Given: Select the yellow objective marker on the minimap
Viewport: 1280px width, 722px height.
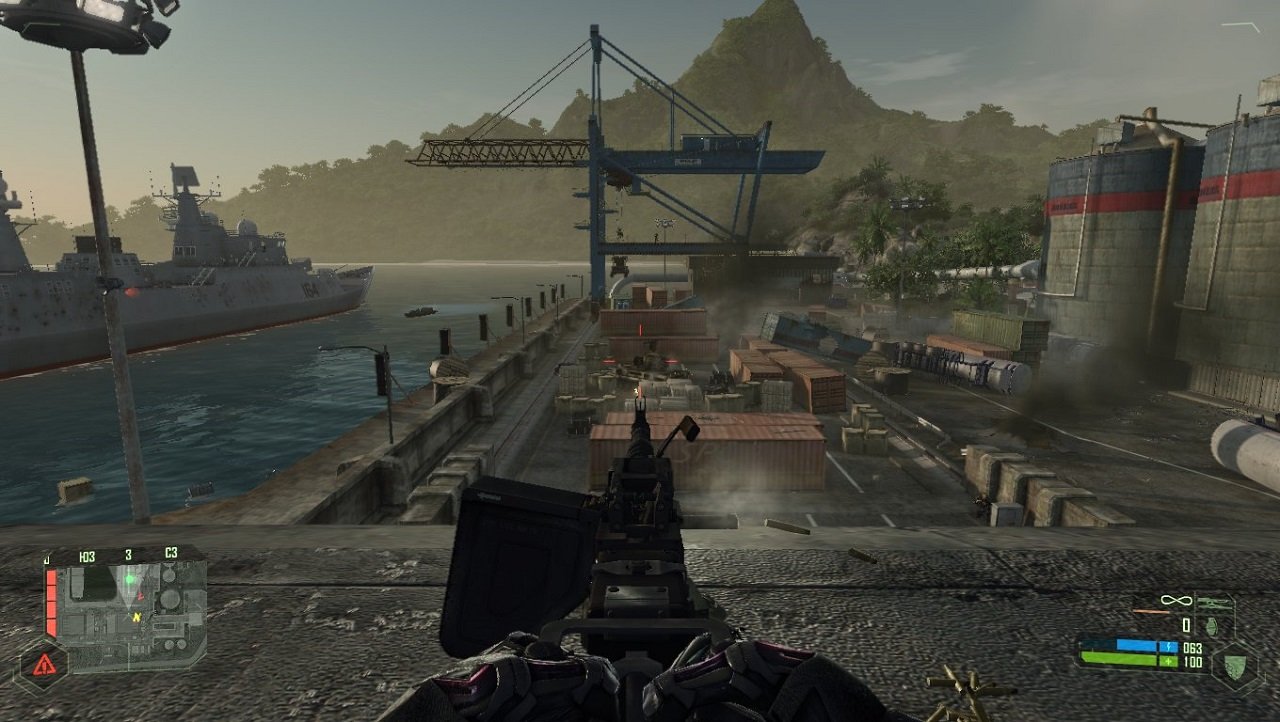Looking at the screenshot, I should point(136,617).
